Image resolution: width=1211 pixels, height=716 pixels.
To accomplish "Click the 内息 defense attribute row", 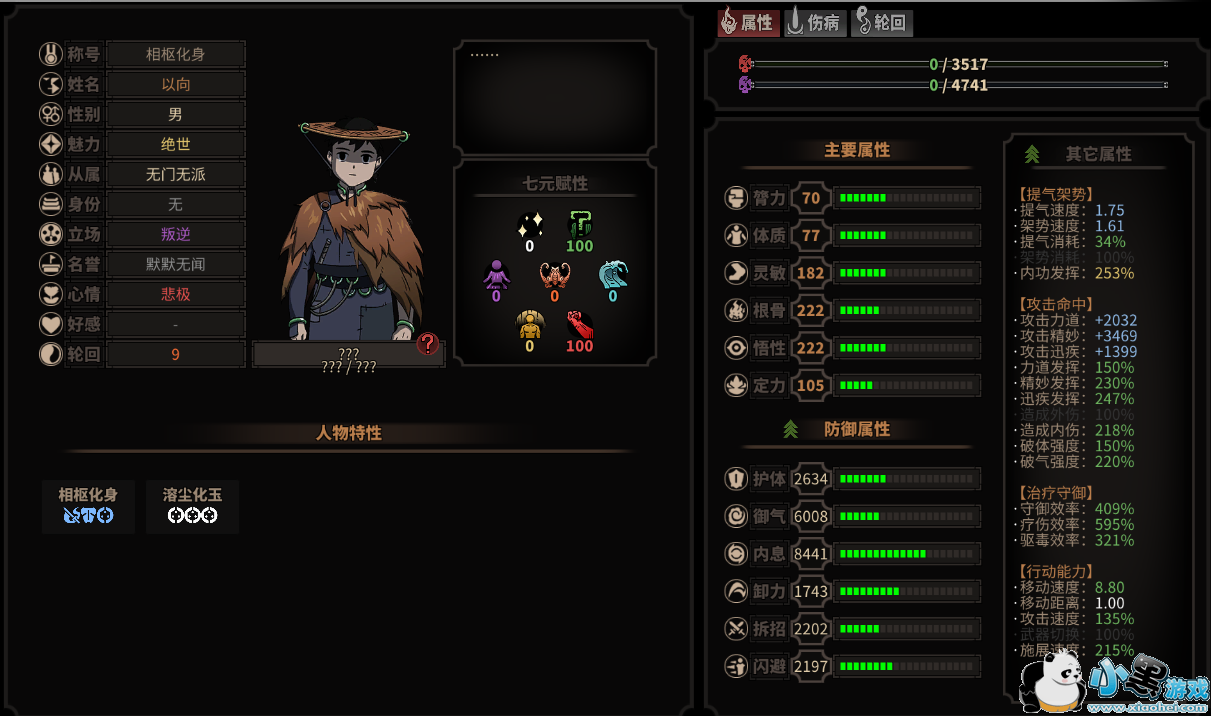I will 851,554.
